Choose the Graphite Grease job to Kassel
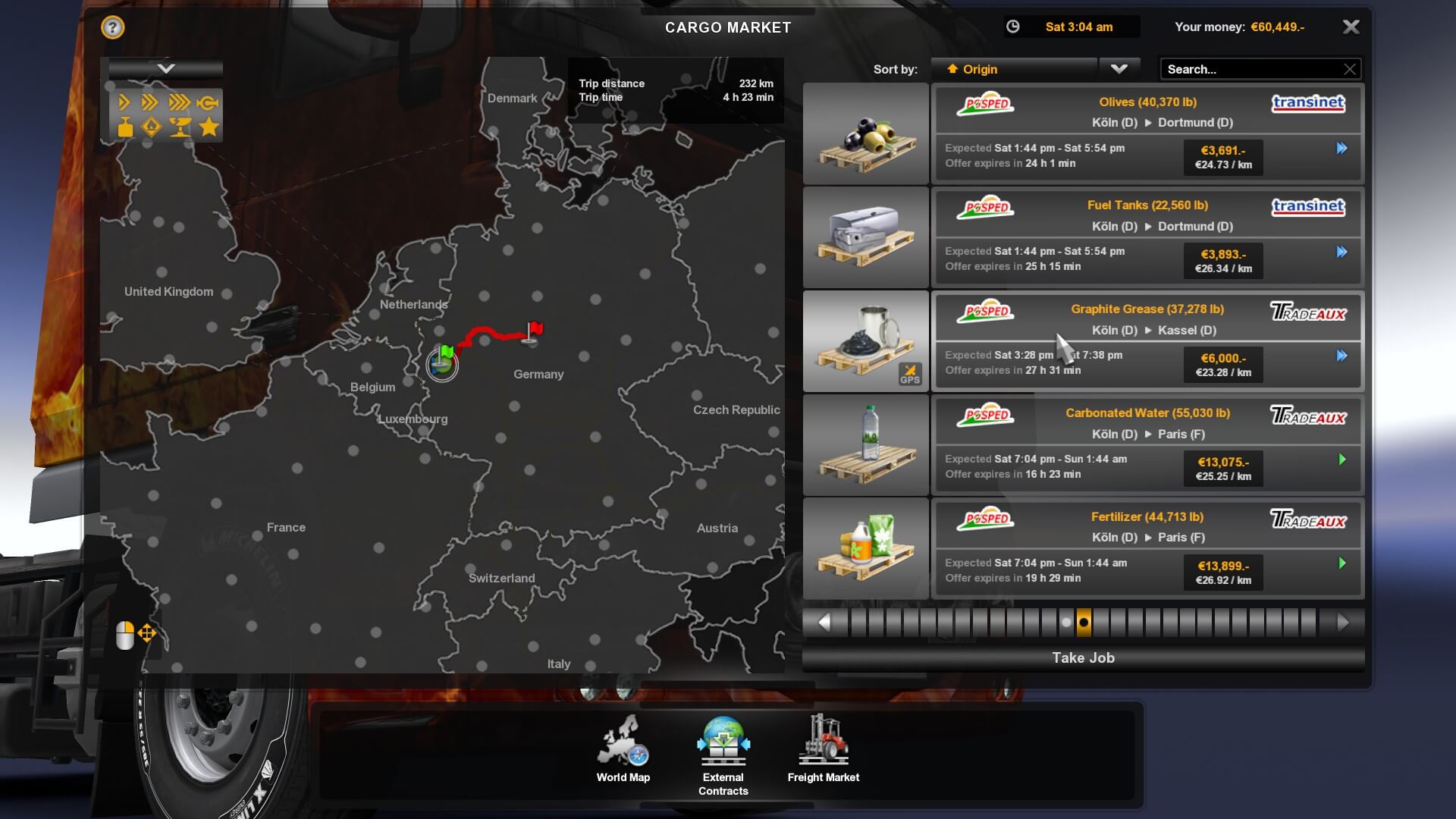 (1147, 340)
